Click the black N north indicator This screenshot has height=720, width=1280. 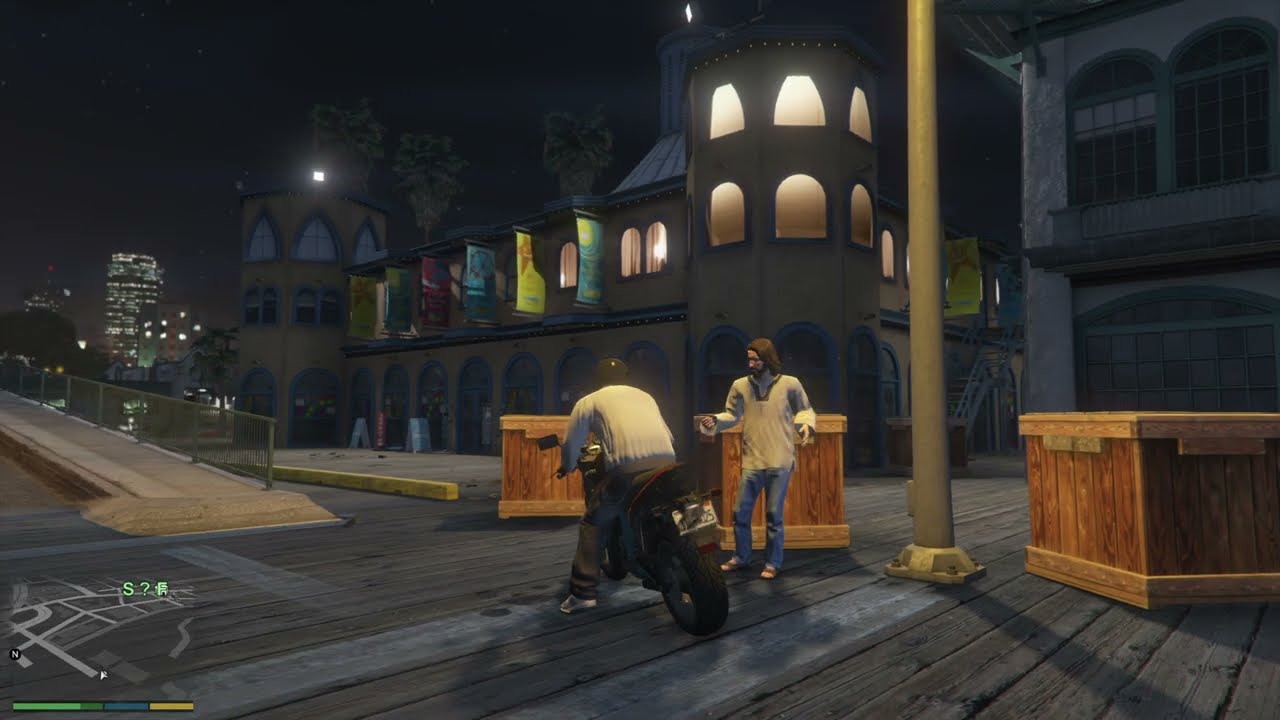tap(15, 655)
